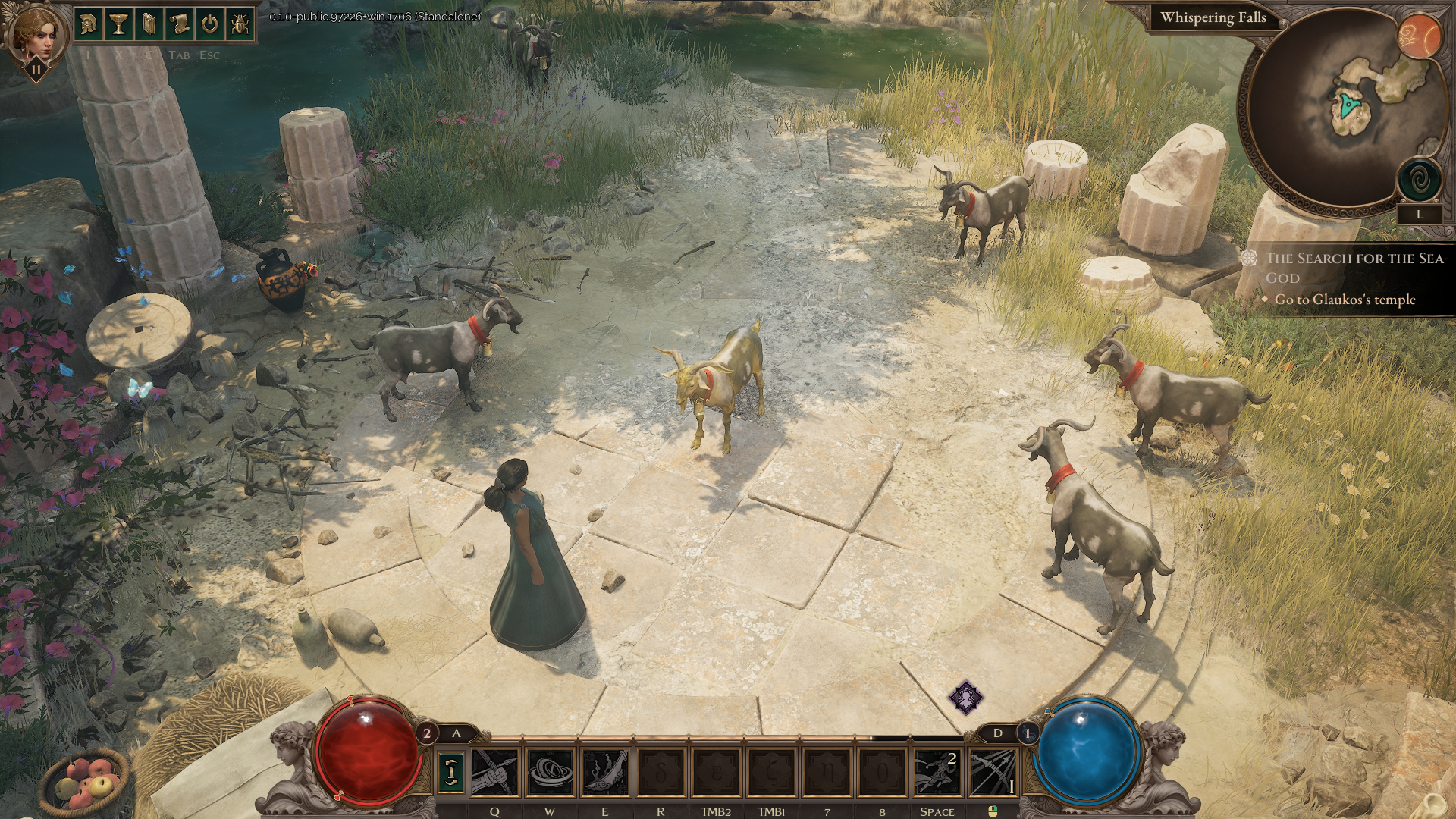Open the helmet equipment menu icon
Image resolution: width=1456 pixels, height=819 pixels.
89,24
